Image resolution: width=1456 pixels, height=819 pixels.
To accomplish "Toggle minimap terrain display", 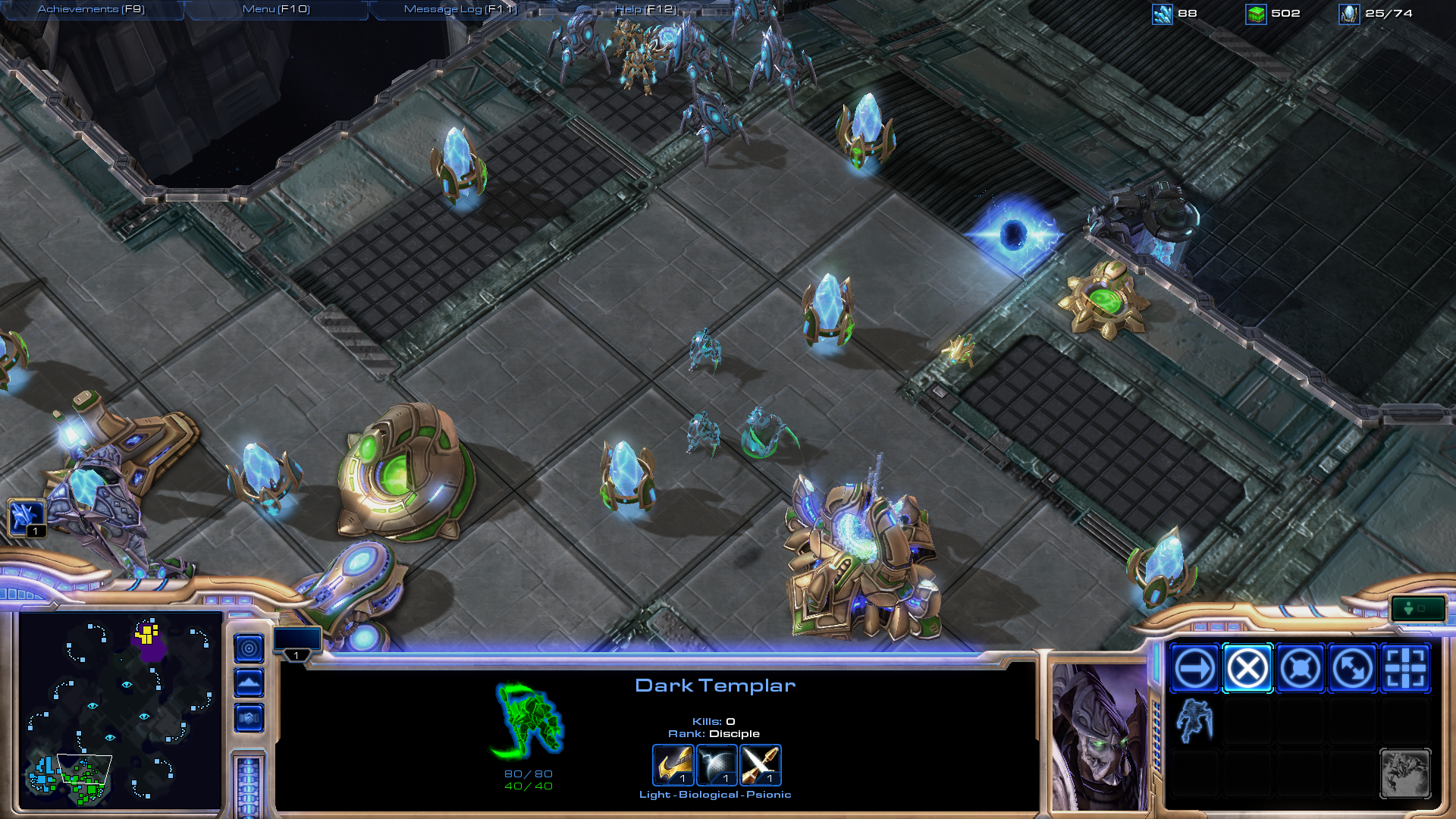I will [x=249, y=683].
